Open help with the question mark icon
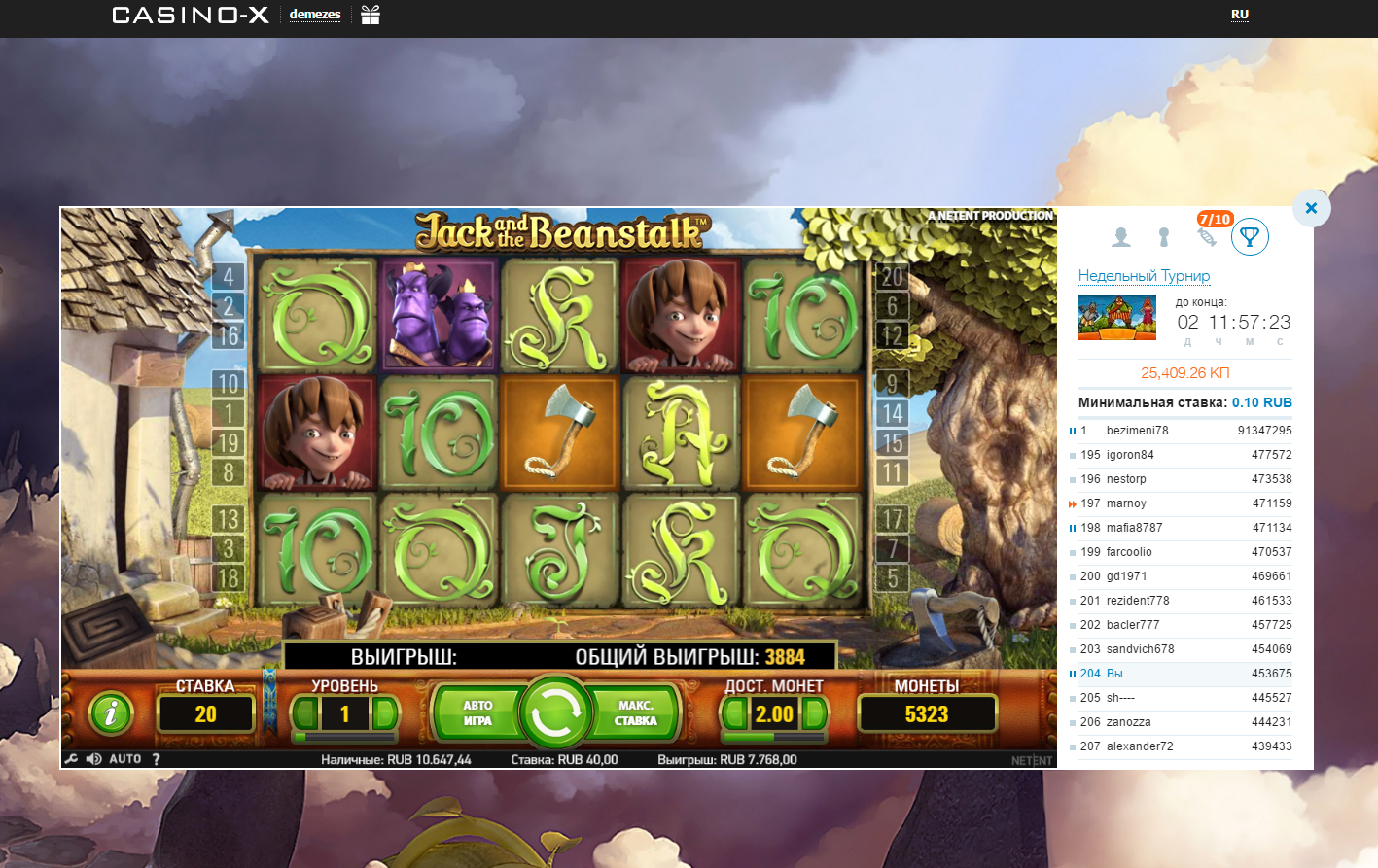Image resolution: width=1378 pixels, height=868 pixels. 157,758
